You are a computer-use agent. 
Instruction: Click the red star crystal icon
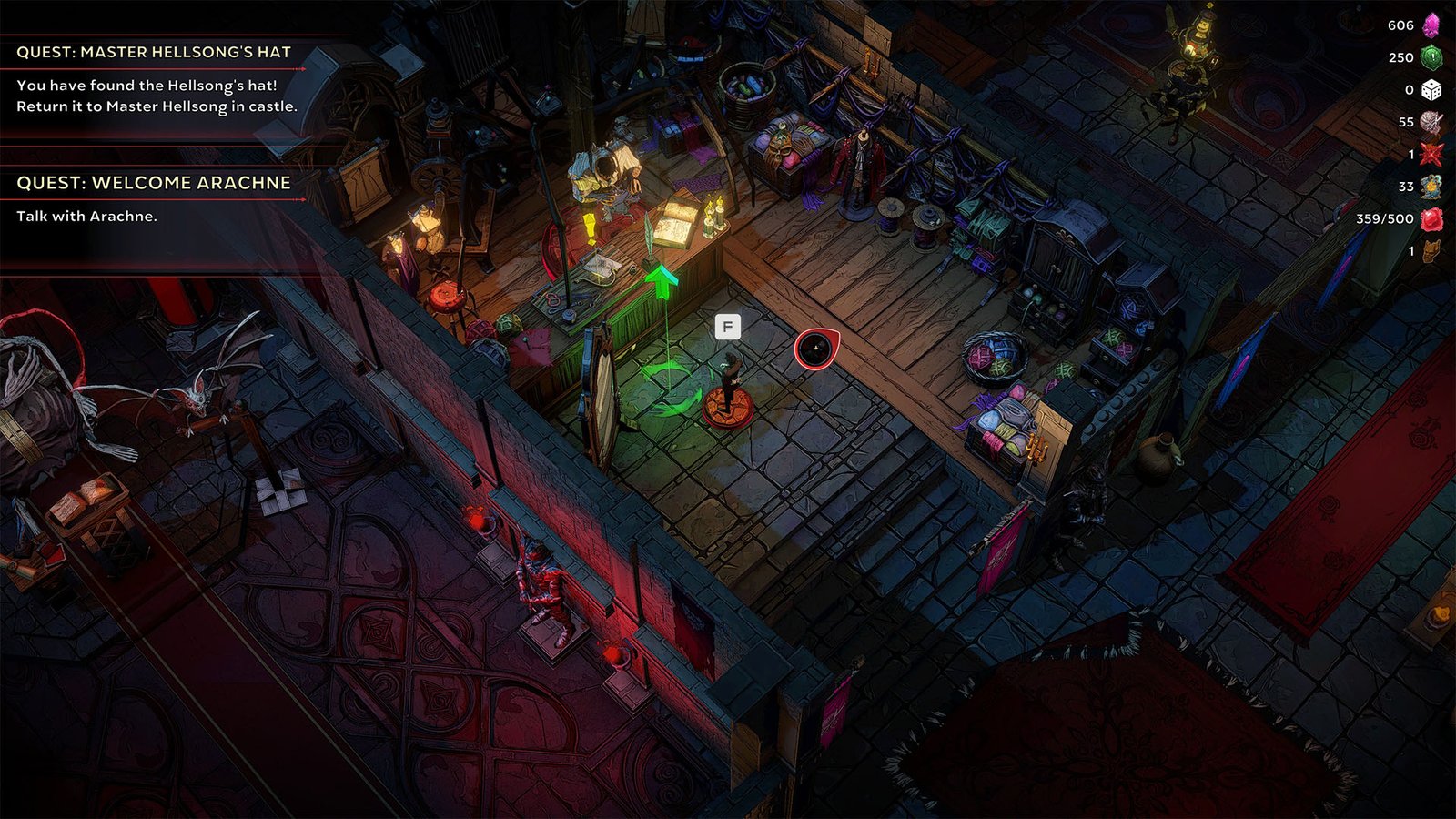pos(1431,154)
